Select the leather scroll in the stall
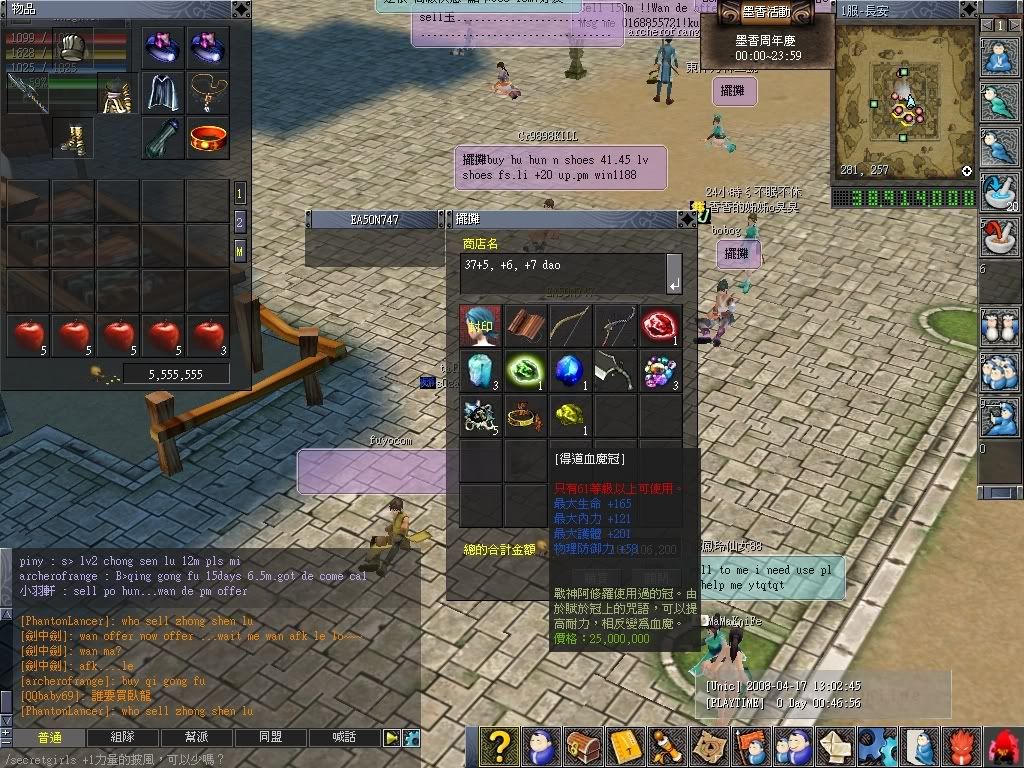The image size is (1024, 768). [525, 326]
